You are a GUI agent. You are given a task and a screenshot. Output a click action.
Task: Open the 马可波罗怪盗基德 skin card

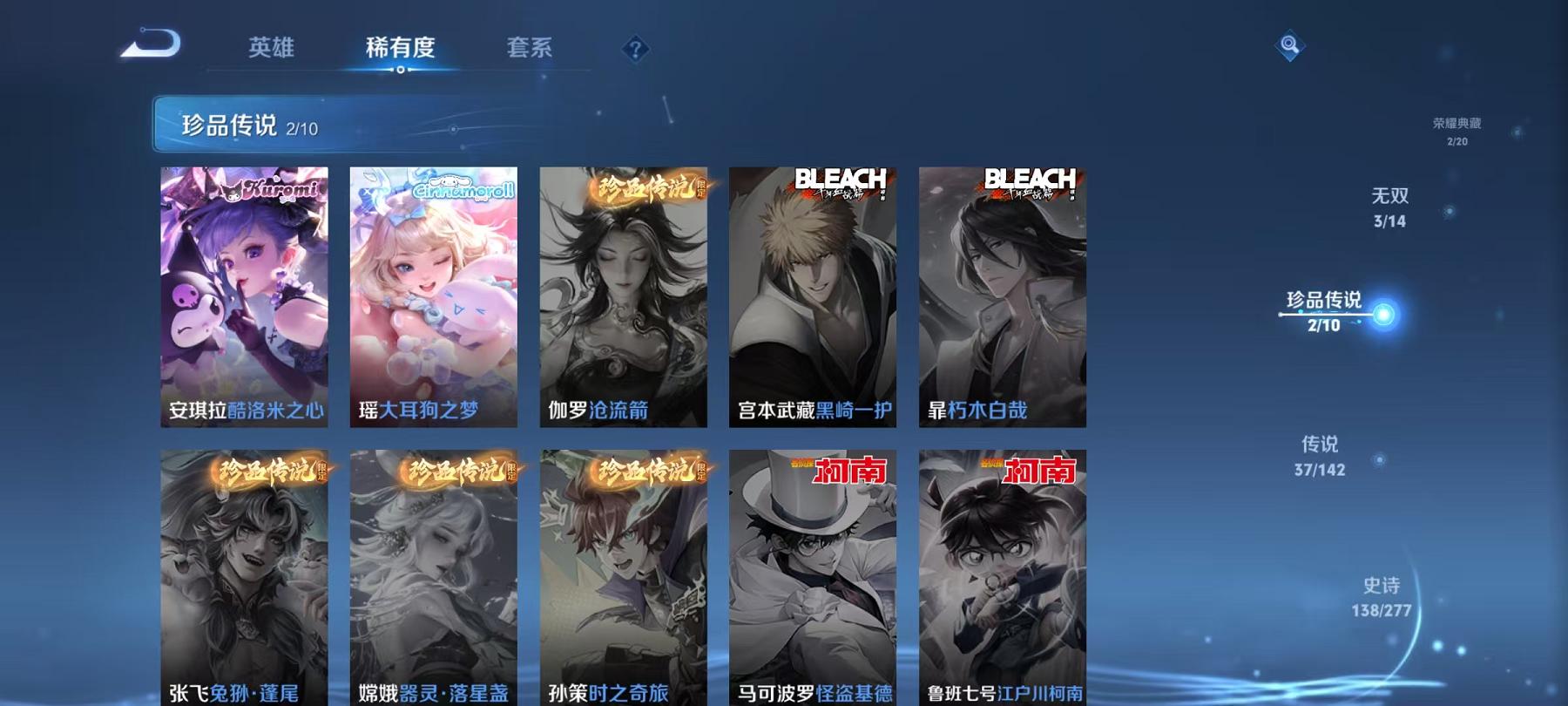click(x=811, y=575)
